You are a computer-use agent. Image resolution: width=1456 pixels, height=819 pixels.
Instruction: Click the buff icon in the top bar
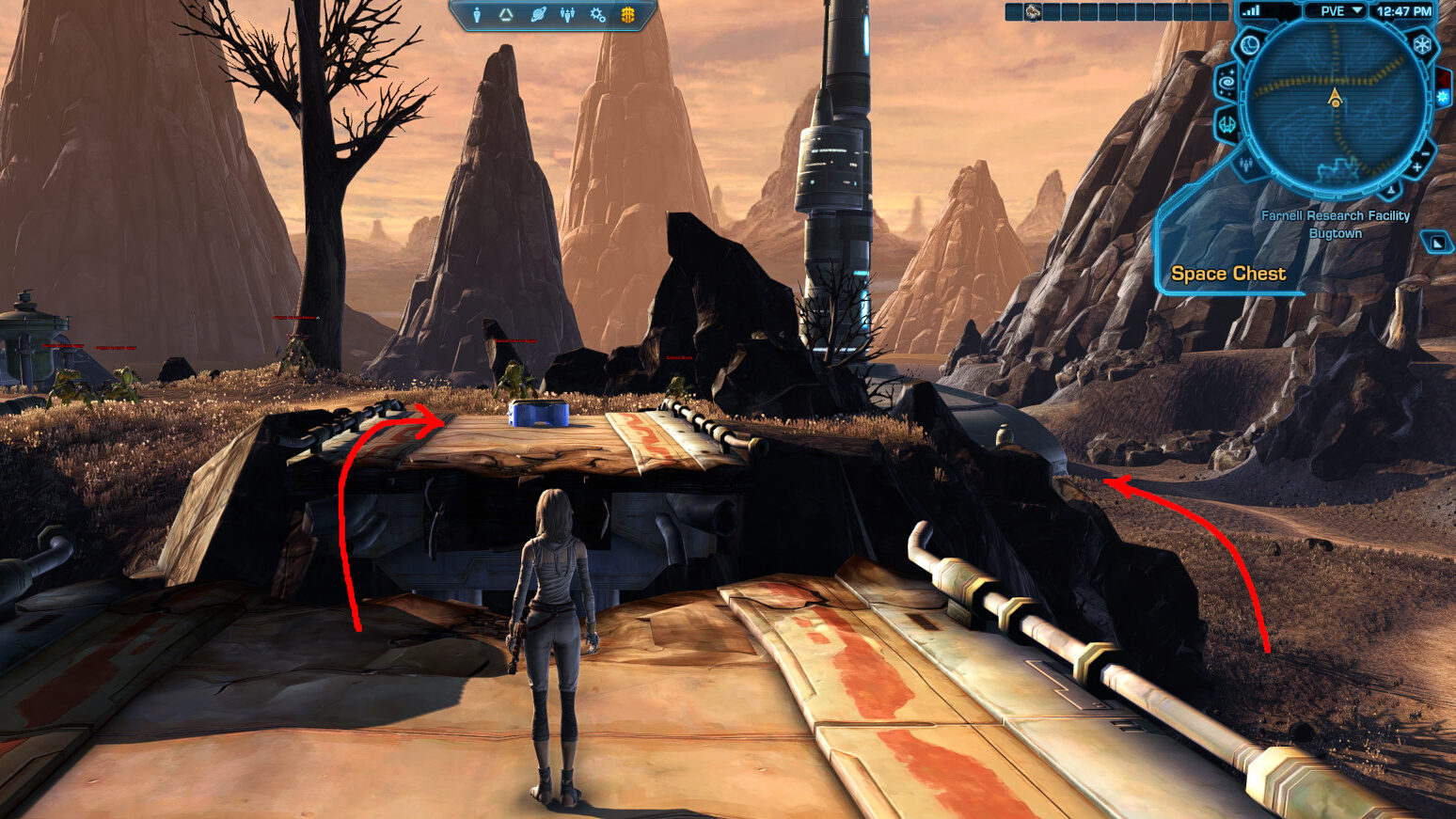coord(1033,12)
